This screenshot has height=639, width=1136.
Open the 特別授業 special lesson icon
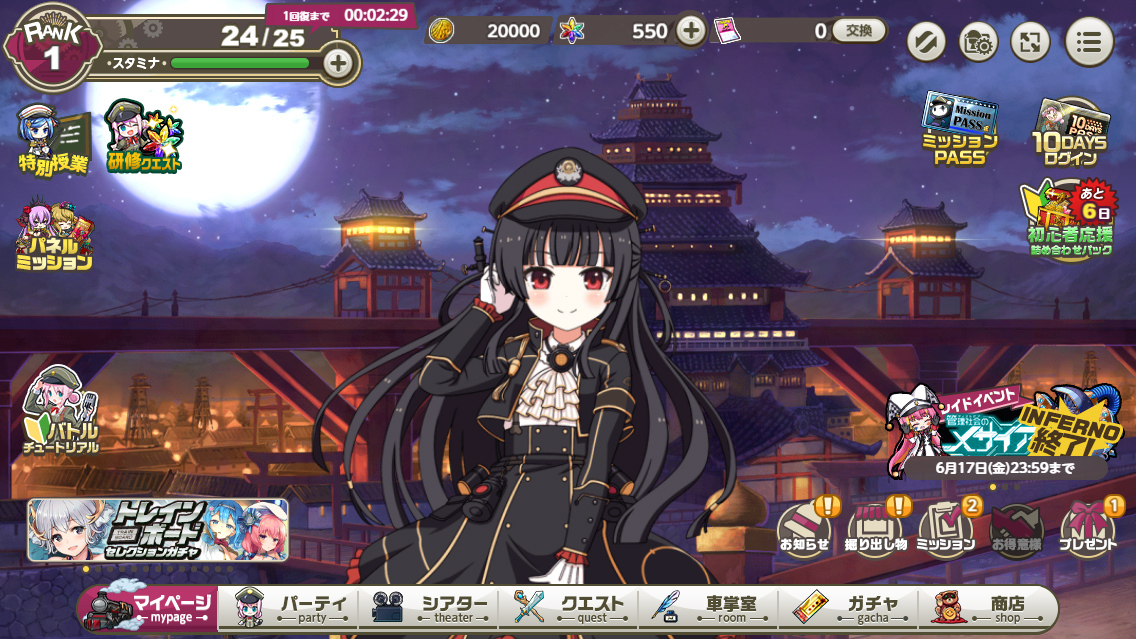53,139
